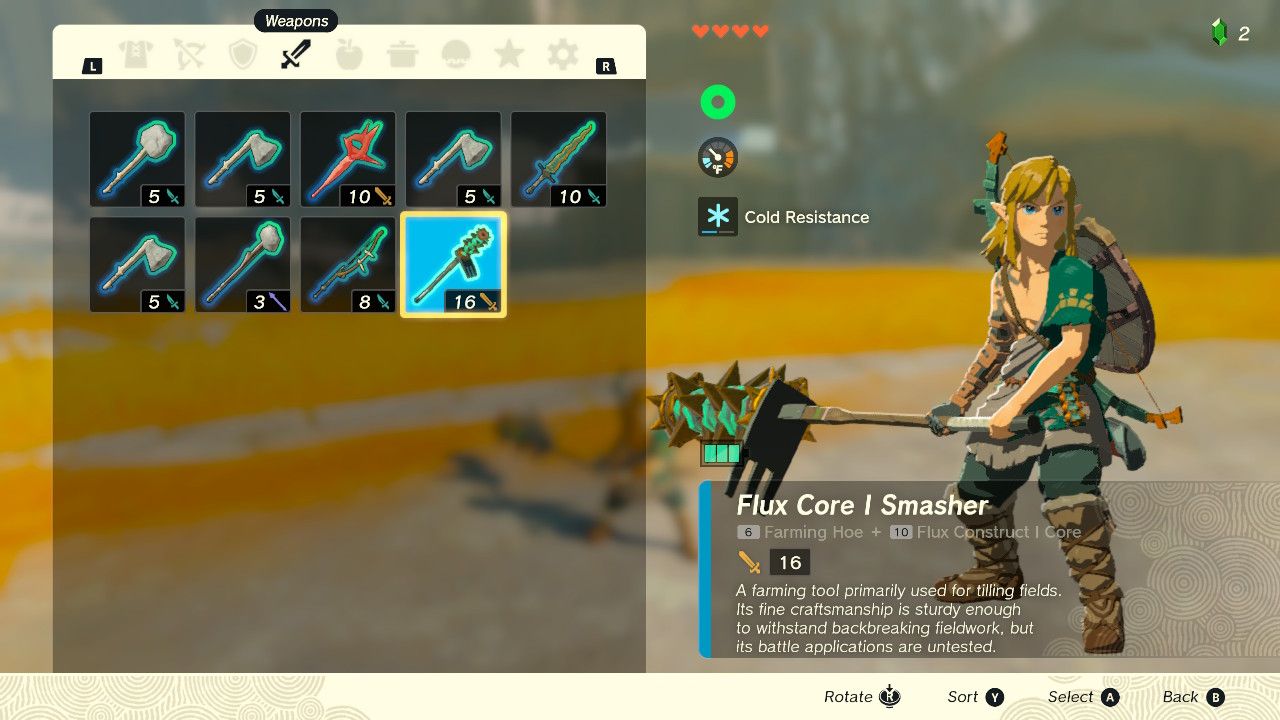Select the Flux Core I Smasher slot

click(x=453, y=265)
